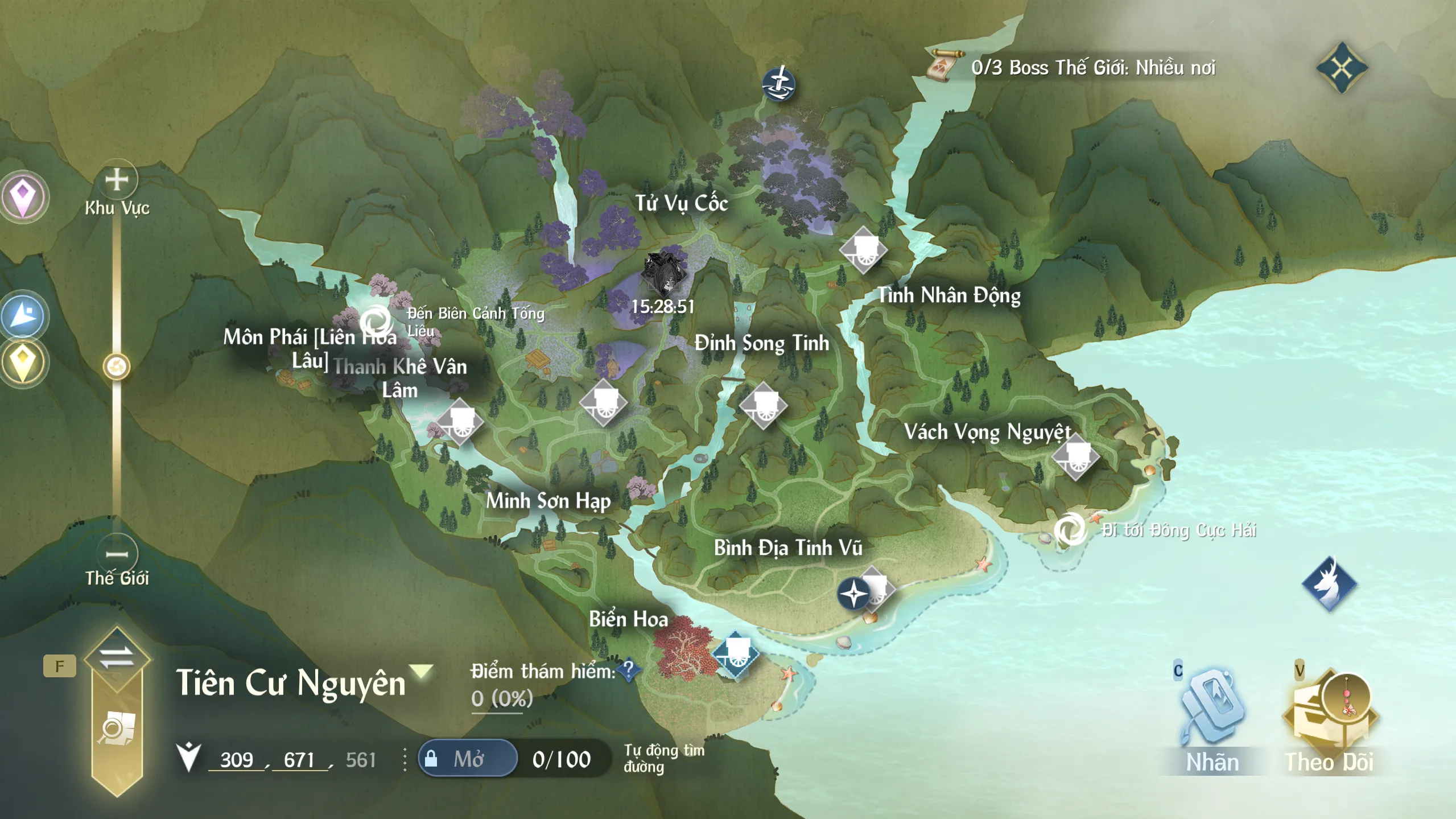
Task: Close the map with the X button
Action: 1341,68
